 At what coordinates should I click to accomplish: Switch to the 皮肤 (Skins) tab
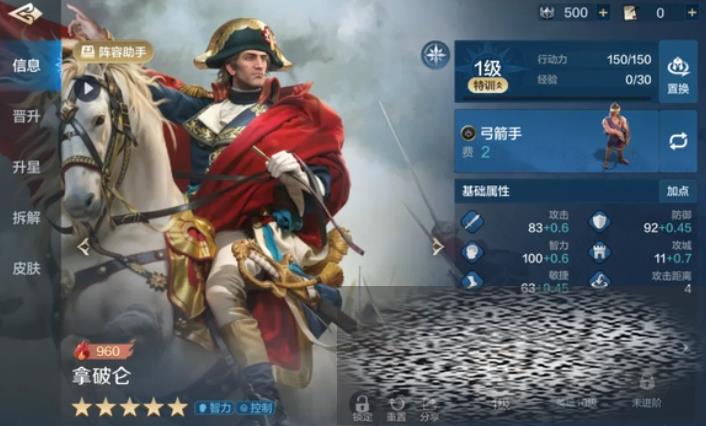click(27, 268)
